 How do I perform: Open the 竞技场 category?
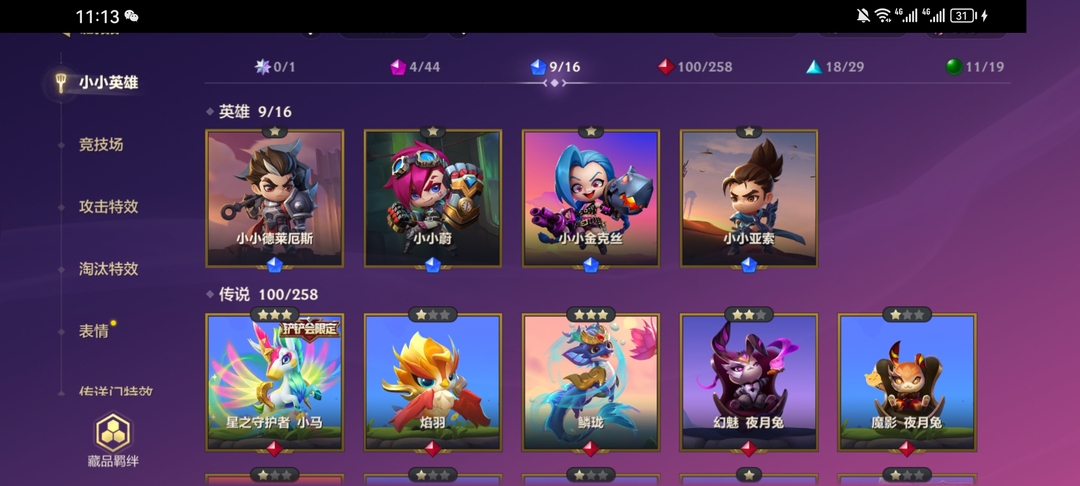point(101,145)
